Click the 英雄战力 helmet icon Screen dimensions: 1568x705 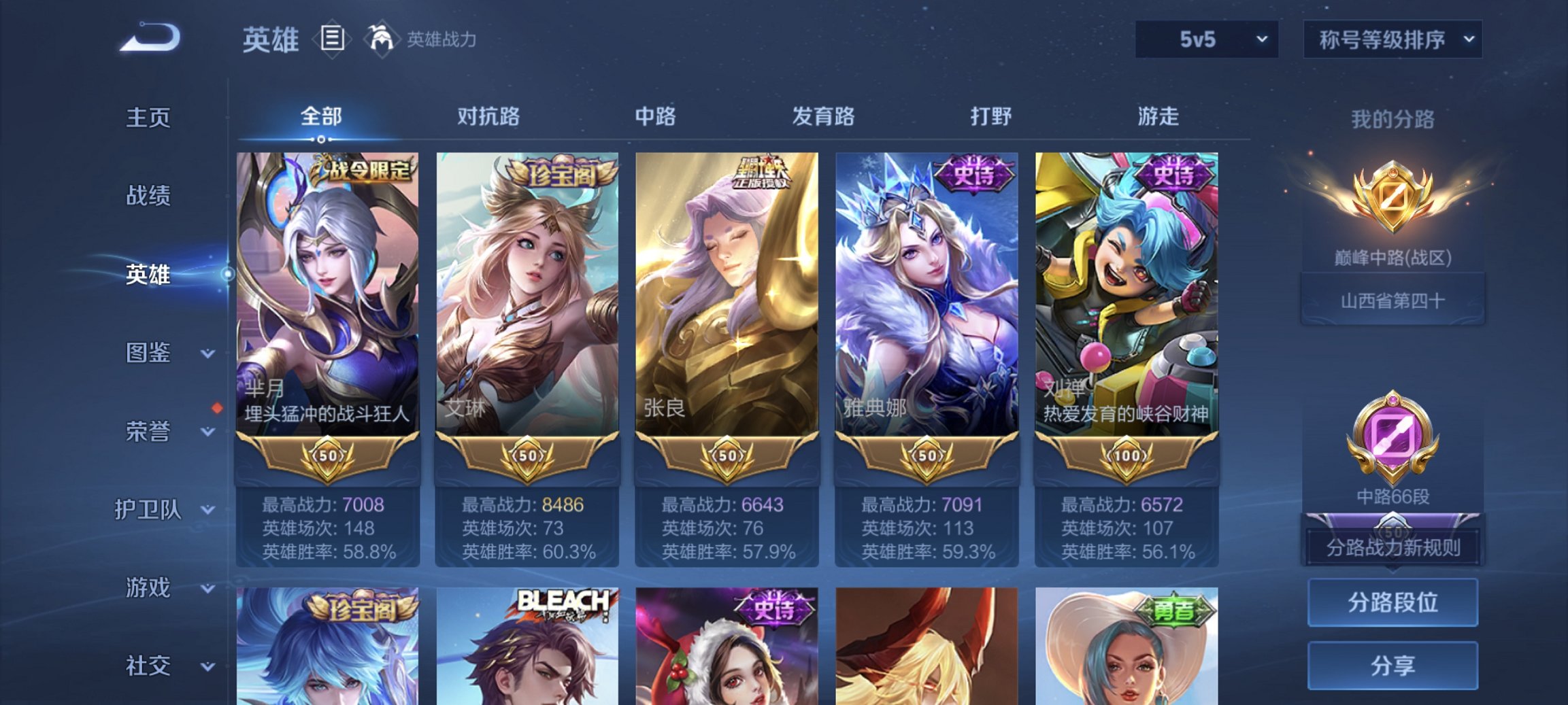[x=382, y=39]
